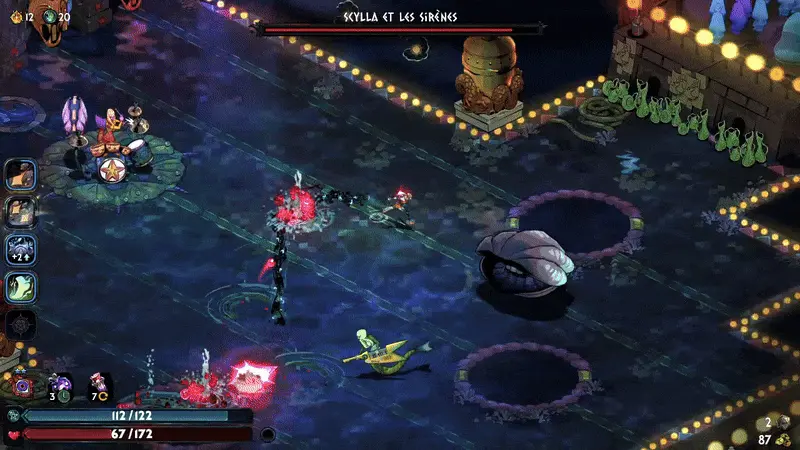Inspect the green glowing boon icon
Screen dimensions: 800x450
click(x=21, y=287)
